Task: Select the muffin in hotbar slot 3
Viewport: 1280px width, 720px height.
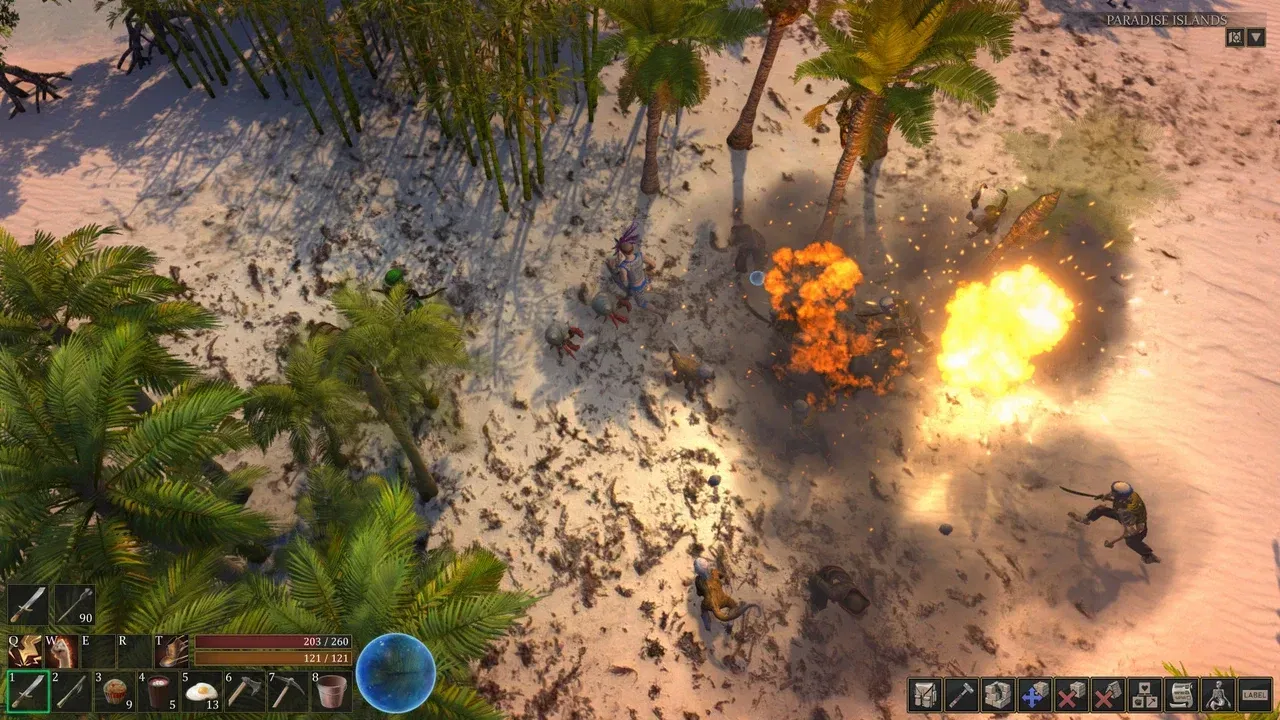Action: tap(114, 691)
